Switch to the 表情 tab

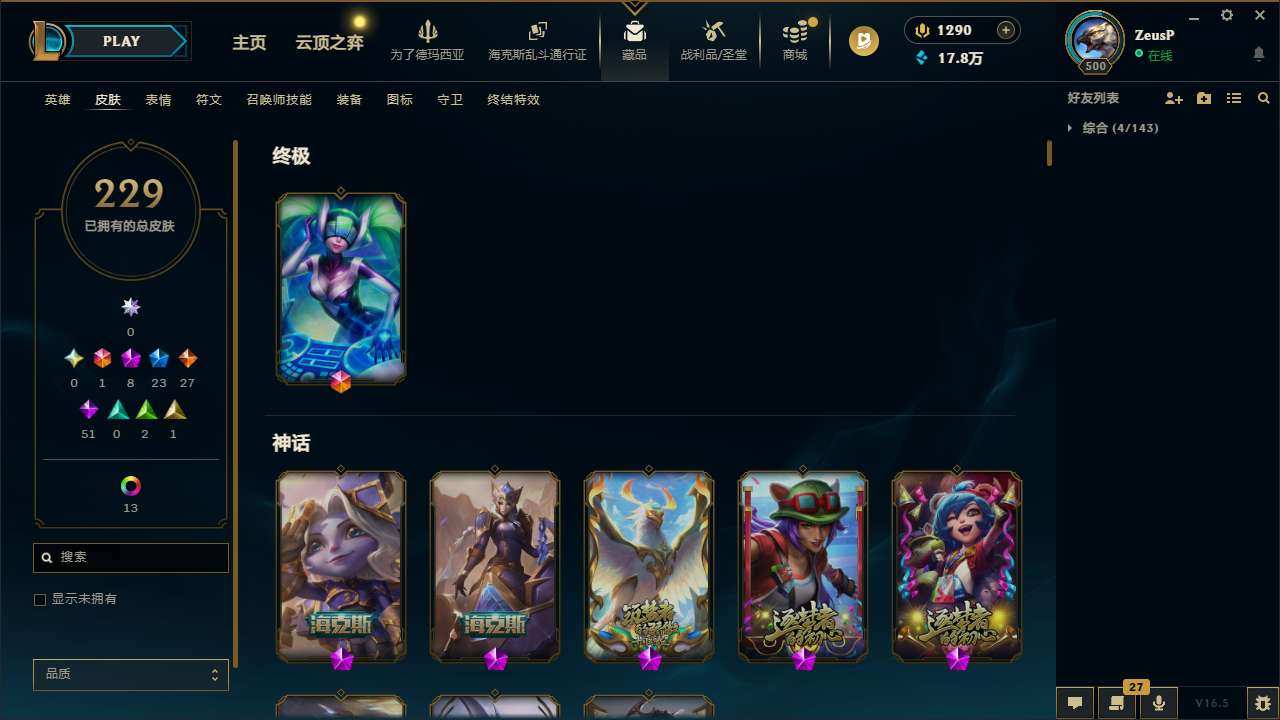click(x=158, y=100)
